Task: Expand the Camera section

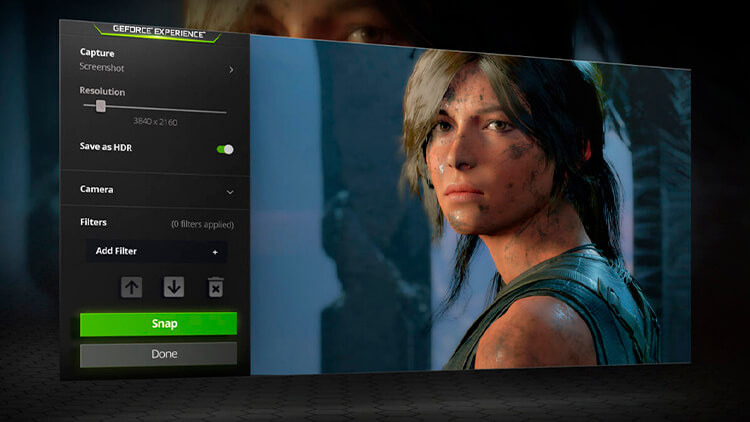Action: 230,190
